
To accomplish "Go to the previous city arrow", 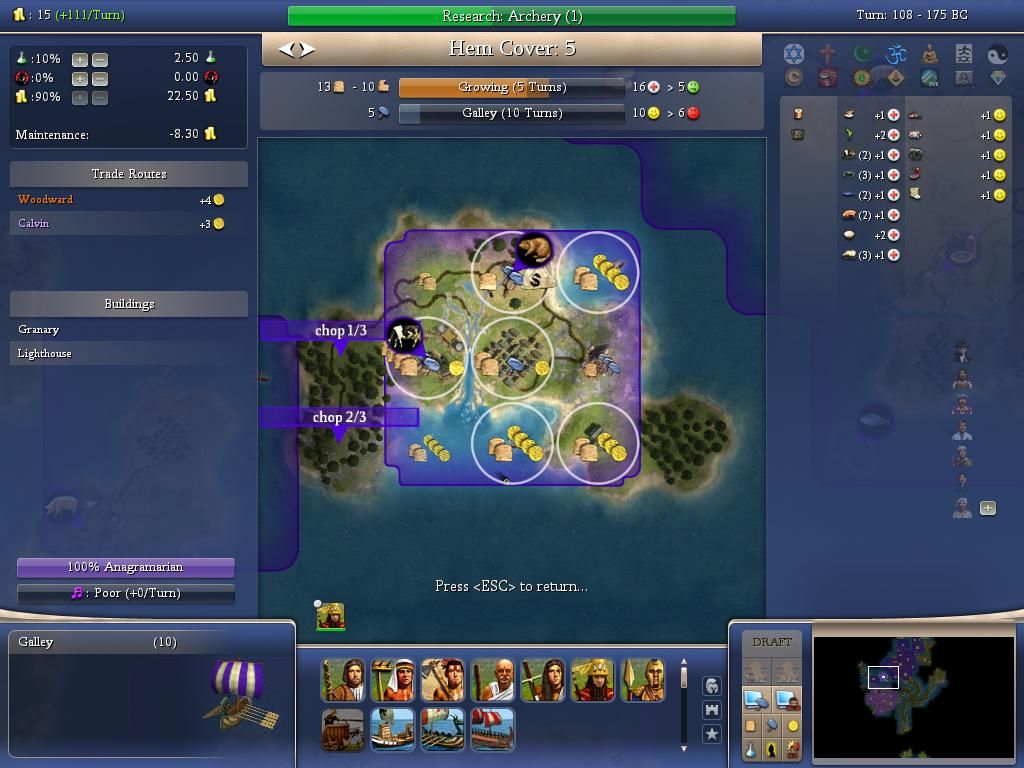I will click(285, 49).
